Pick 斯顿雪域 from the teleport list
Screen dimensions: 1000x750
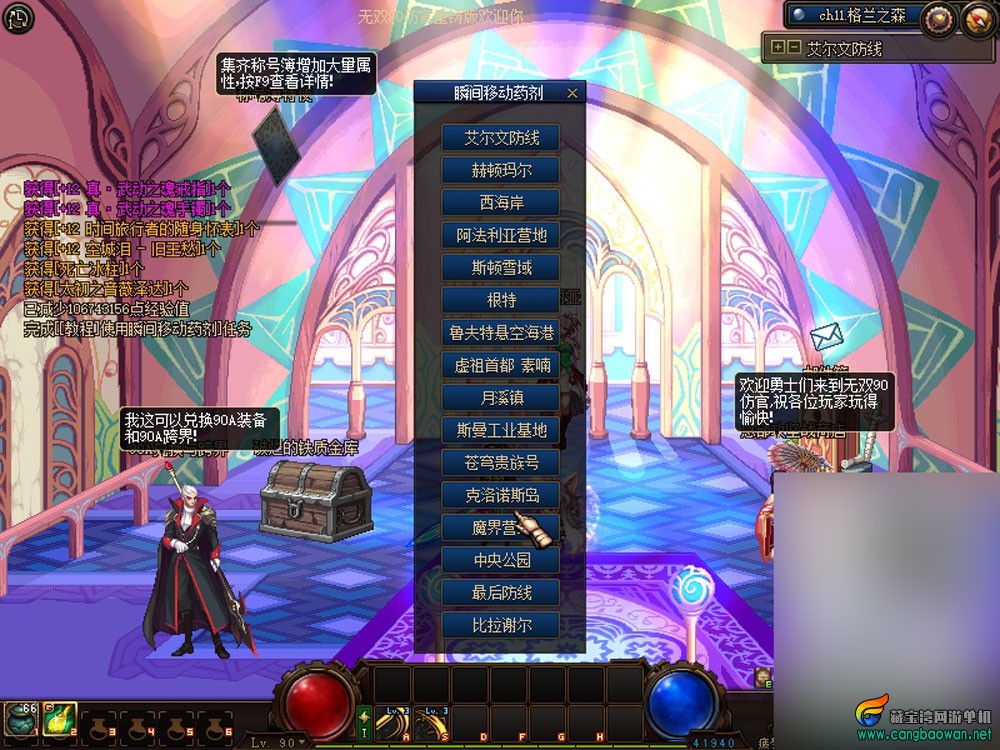[500, 268]
